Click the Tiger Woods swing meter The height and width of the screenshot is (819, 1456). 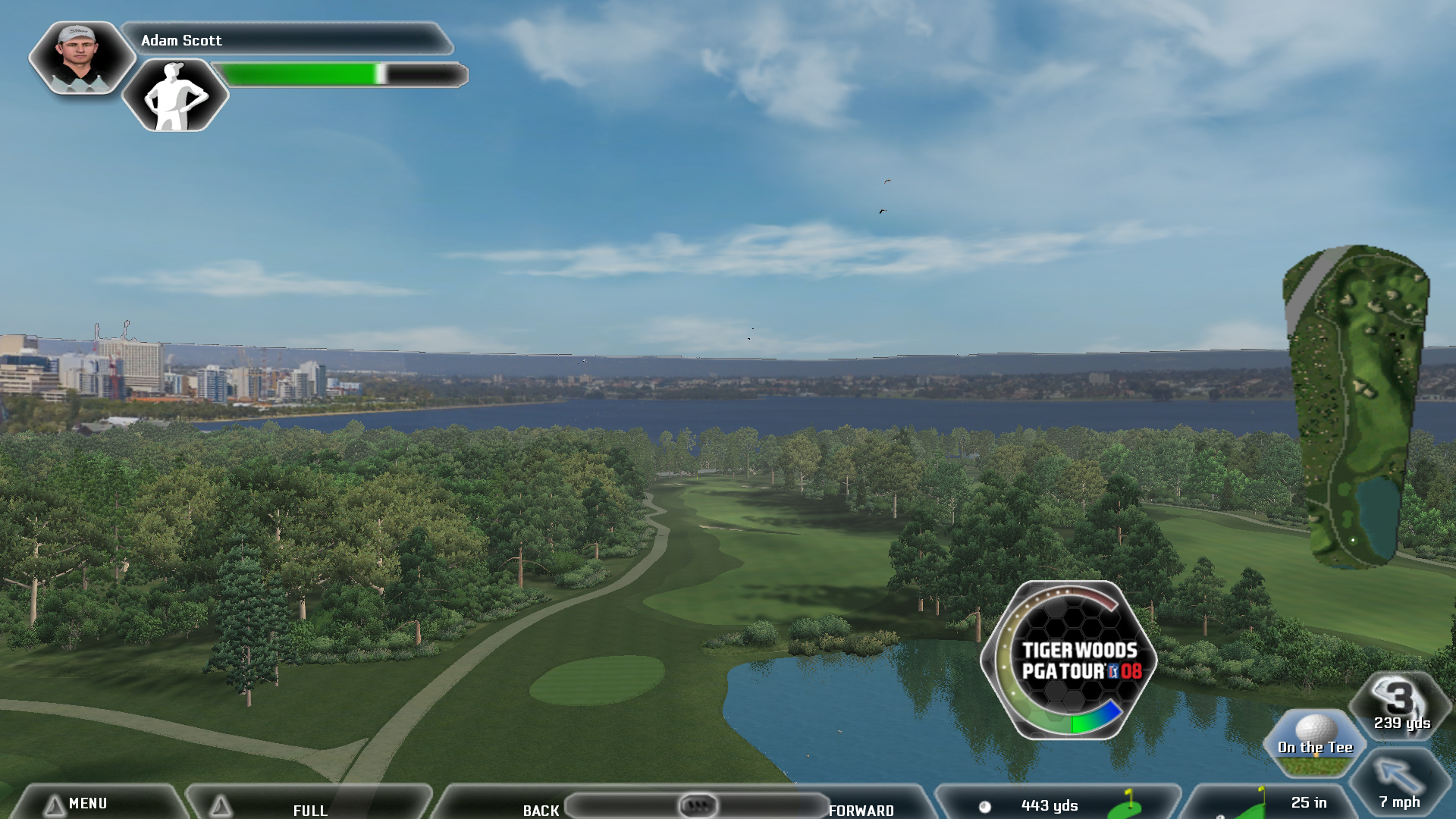point(1069,661)
